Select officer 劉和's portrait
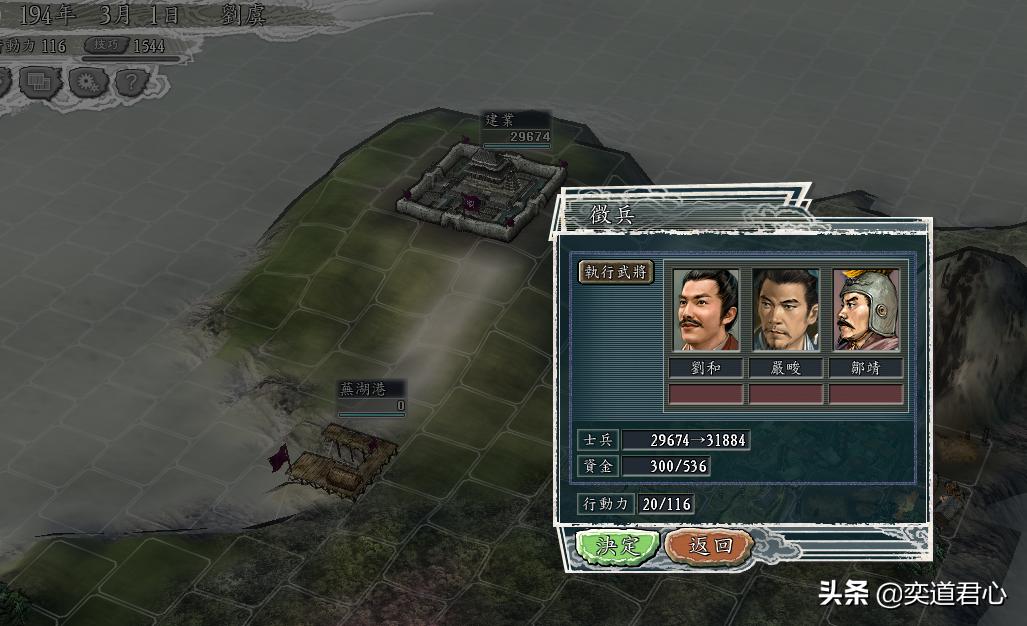Image resolution: width=1027 pixels, height=626 pixels. [x=706, y=310]
